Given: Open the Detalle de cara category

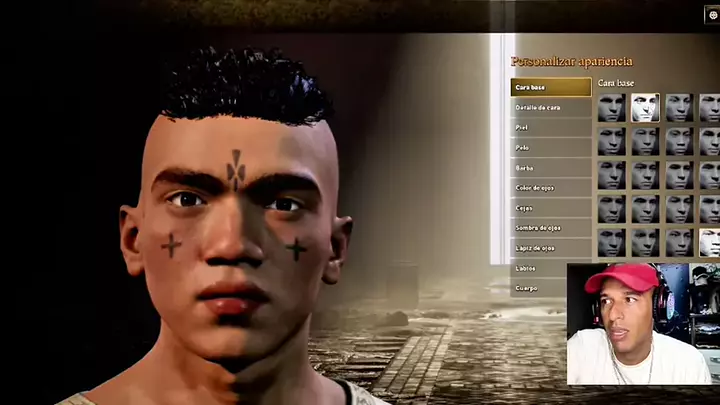Looking at the screenshot, I should 550,107.
